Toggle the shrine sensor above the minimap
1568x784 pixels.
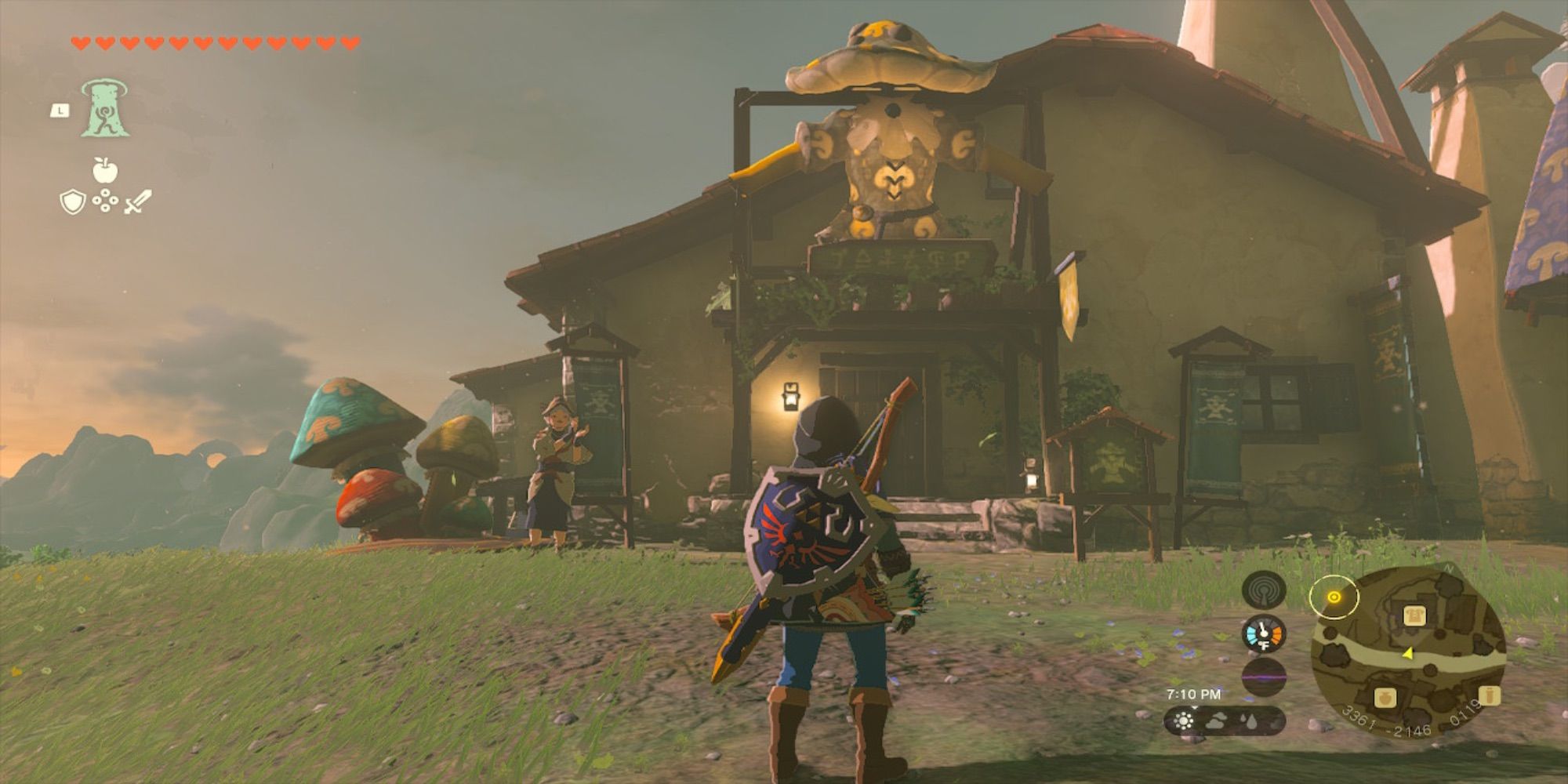pos(1262,593)
